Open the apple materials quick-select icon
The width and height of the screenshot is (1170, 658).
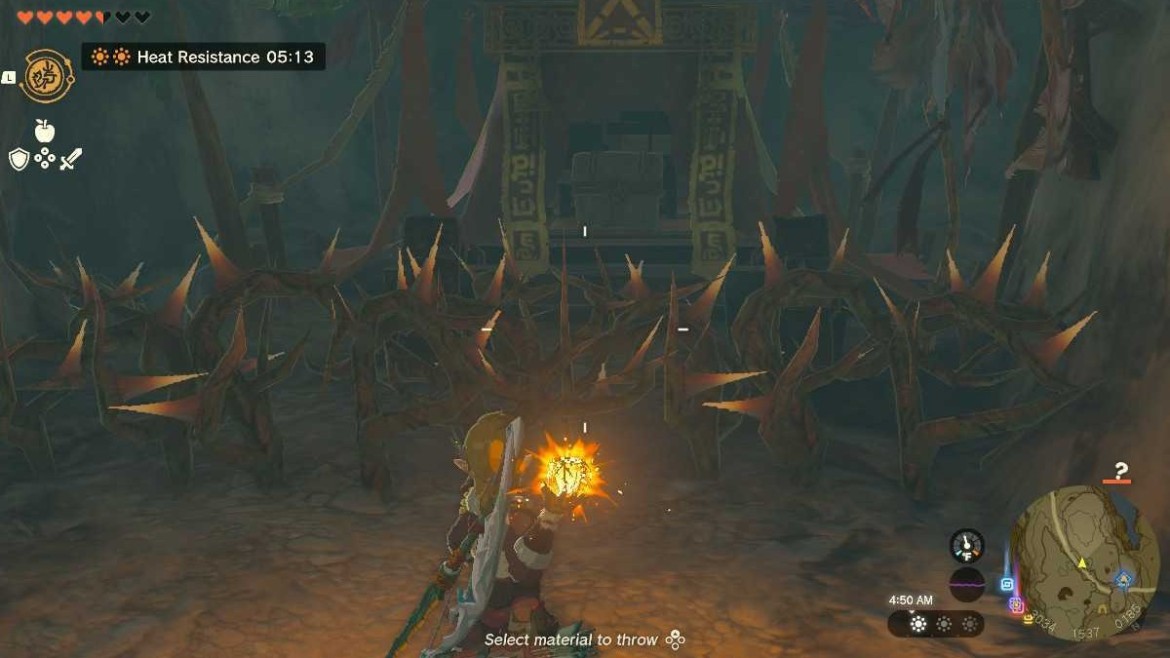pyautogui.click(x=44, y=130)
